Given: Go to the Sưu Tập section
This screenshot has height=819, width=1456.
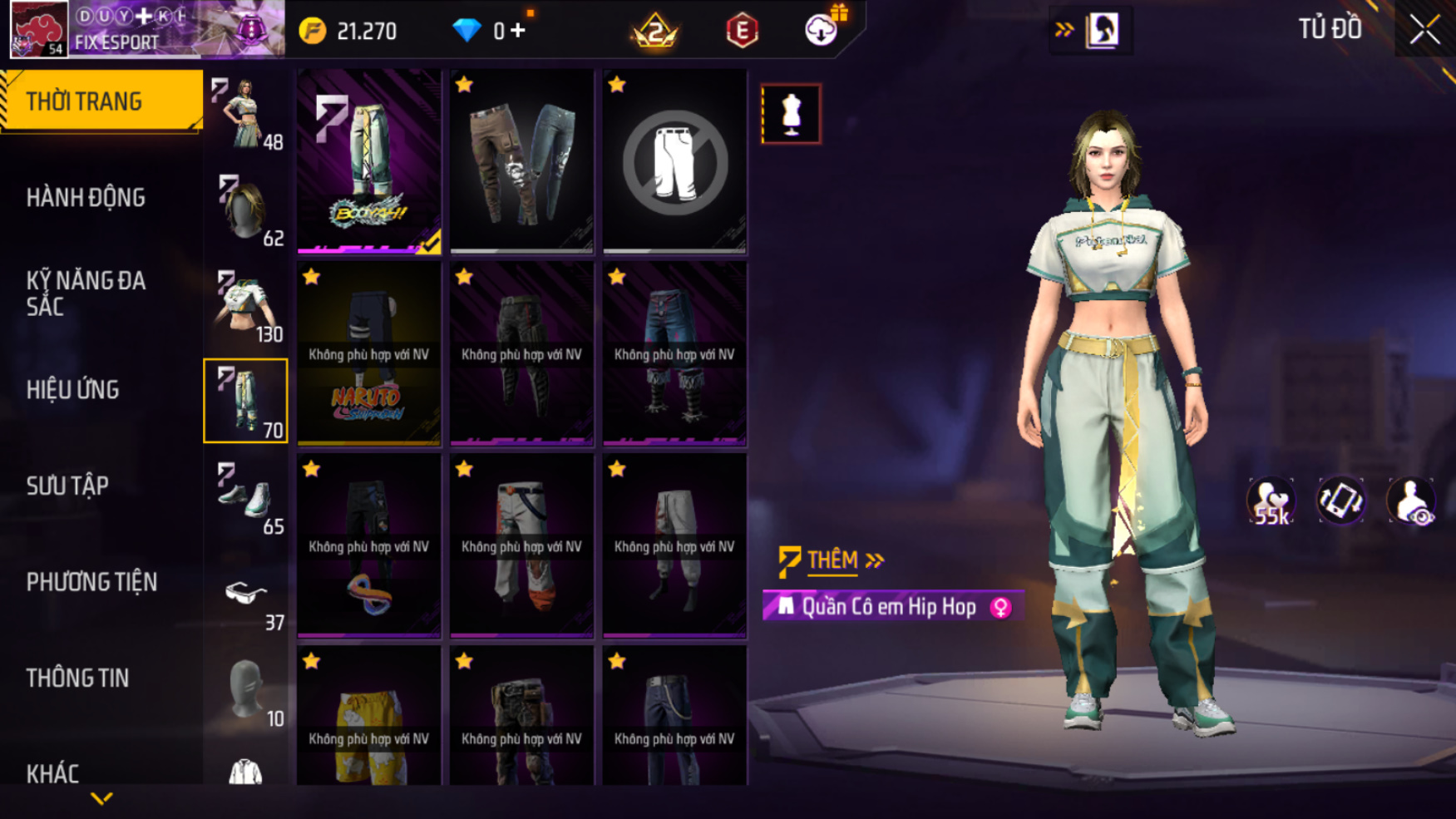Looking at the screenshot, I should (67, 486).
